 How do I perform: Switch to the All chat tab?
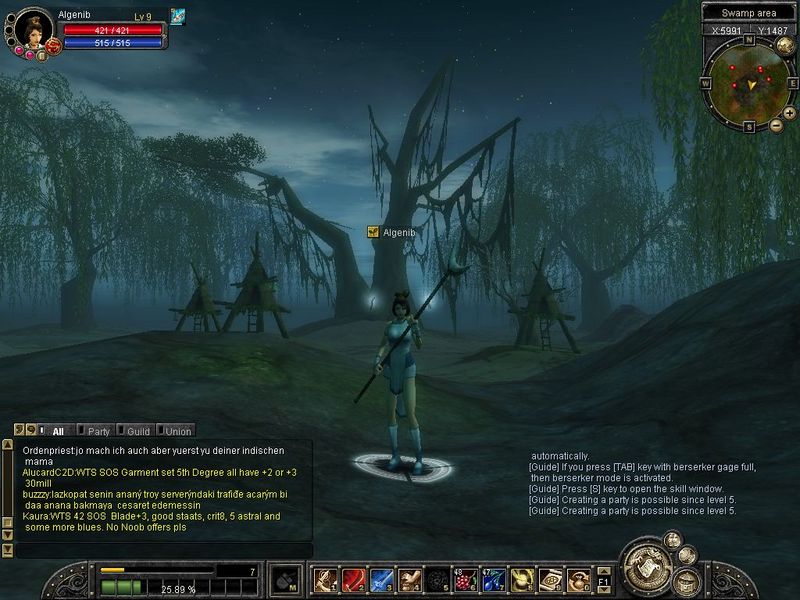(x=58, y=431)
